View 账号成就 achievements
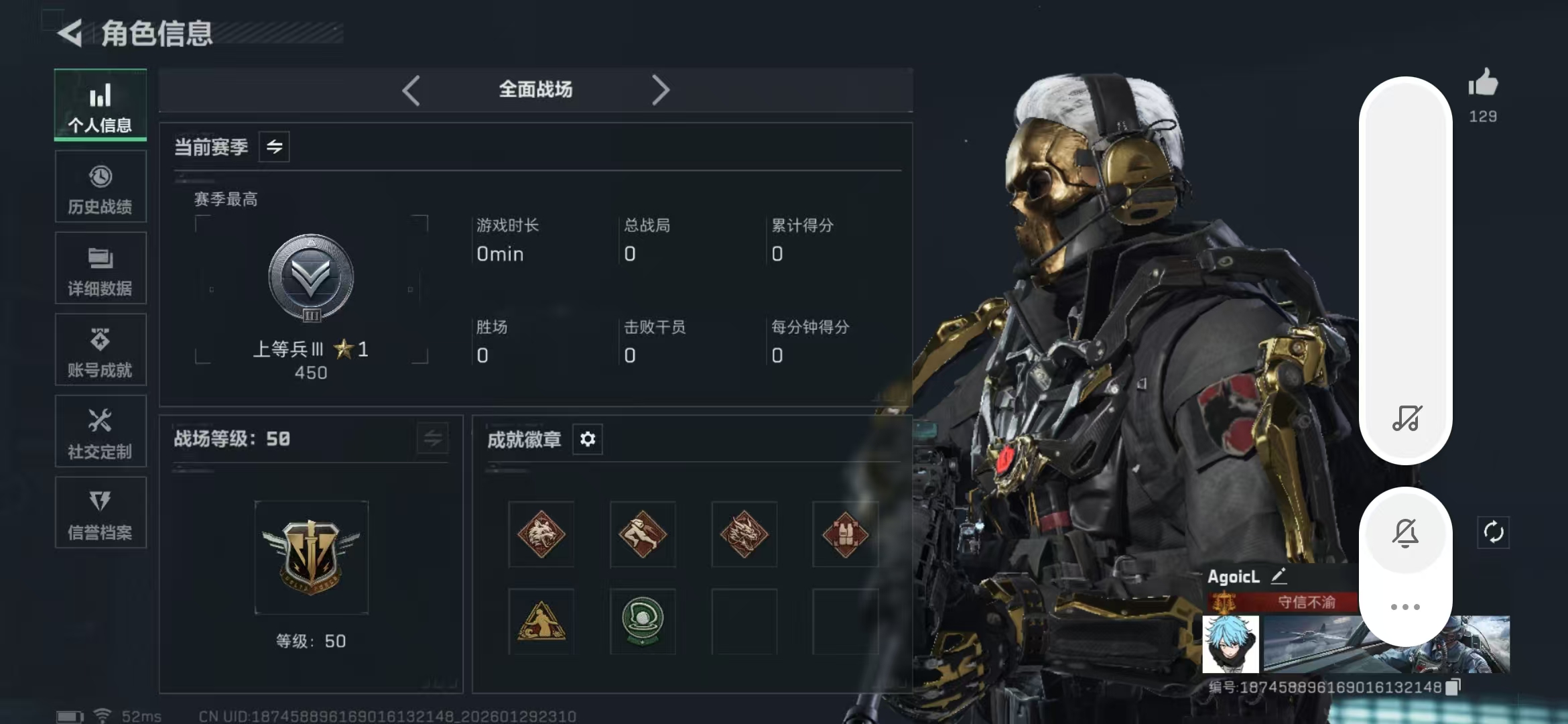 (100, 350)
